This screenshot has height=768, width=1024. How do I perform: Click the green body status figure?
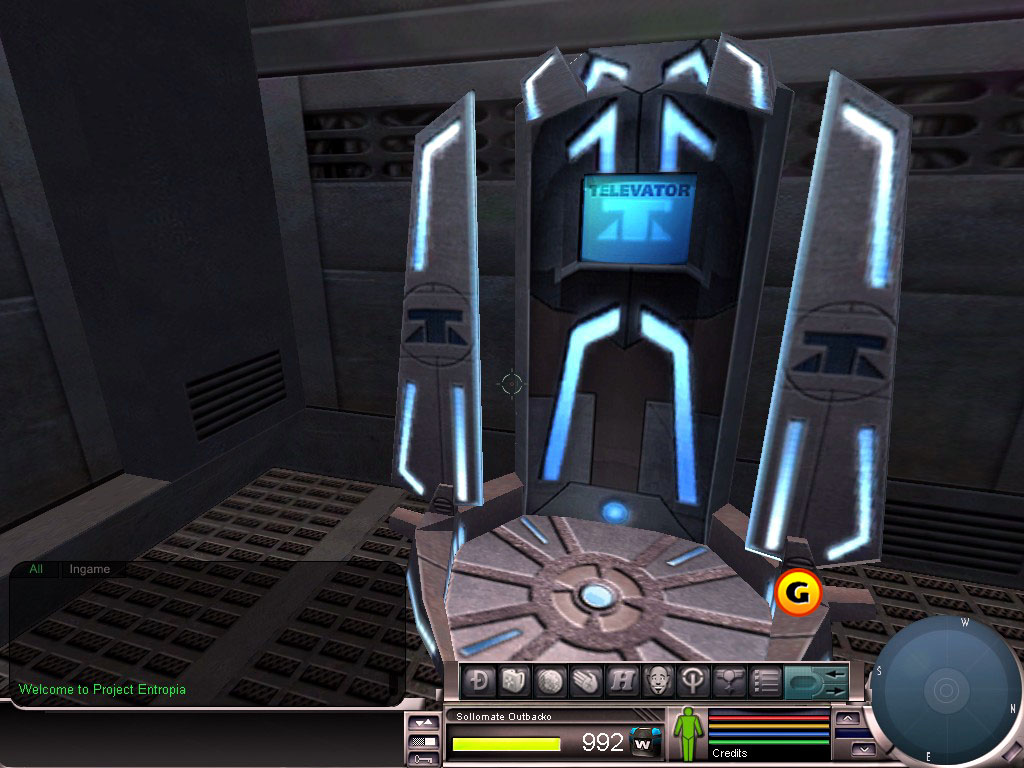pyautogui.click(x=687, y=734)
